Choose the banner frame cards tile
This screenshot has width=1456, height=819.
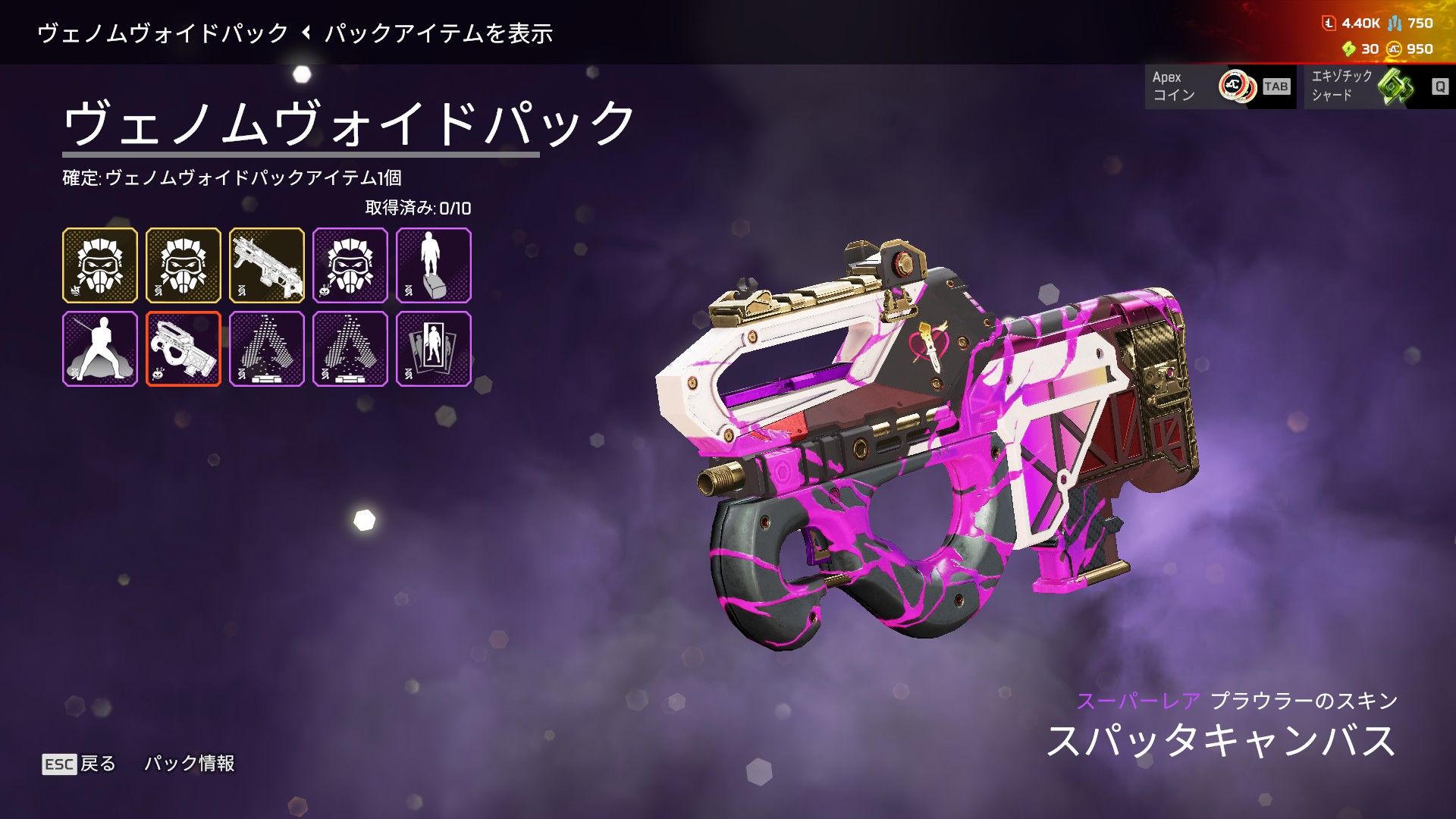coord(434,349)
